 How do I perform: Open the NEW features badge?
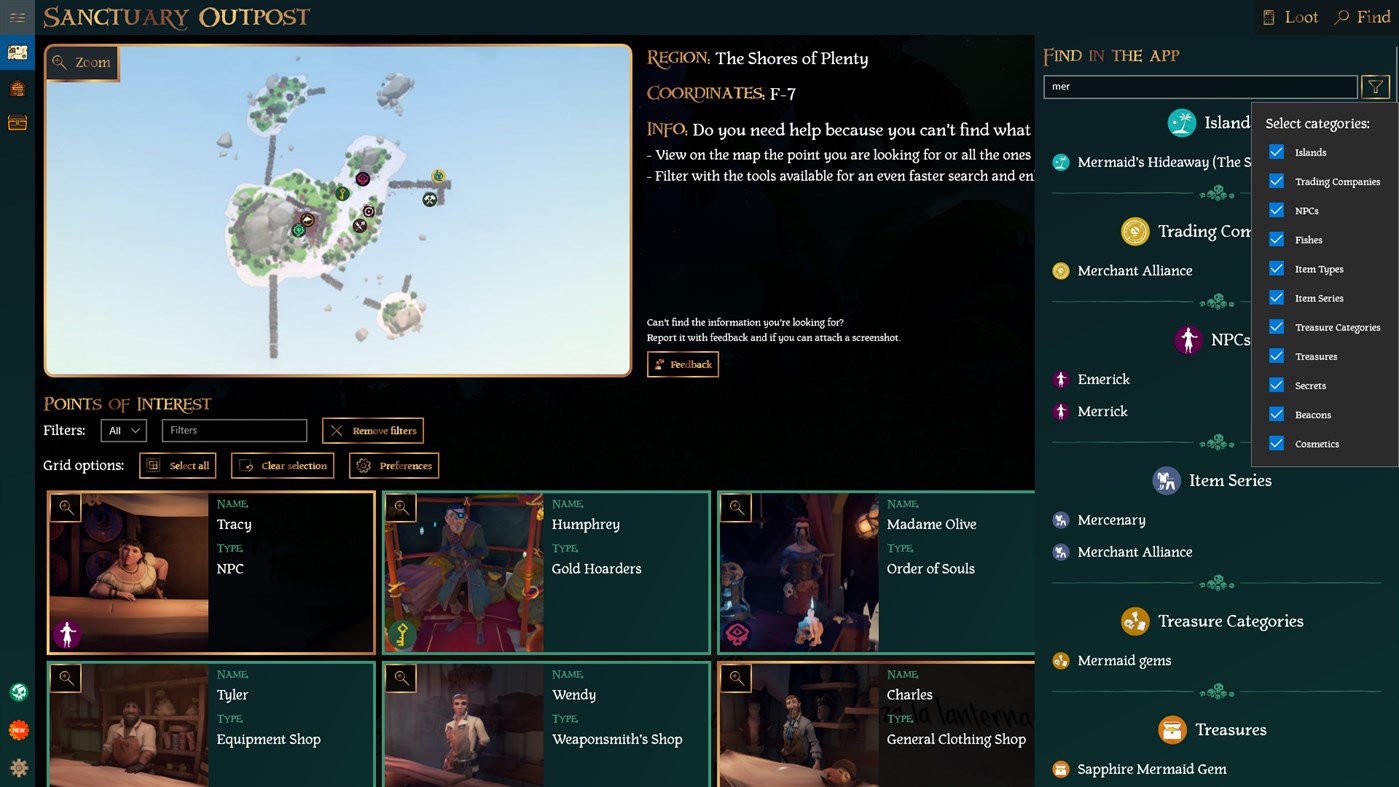click(18, 729)
